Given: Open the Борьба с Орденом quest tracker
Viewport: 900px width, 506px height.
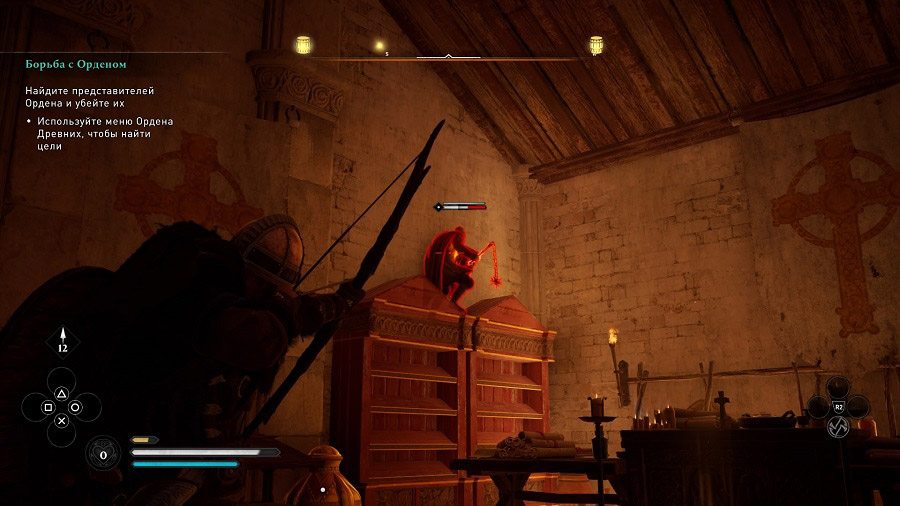Looking at the screenshot, I should point(76,65).
